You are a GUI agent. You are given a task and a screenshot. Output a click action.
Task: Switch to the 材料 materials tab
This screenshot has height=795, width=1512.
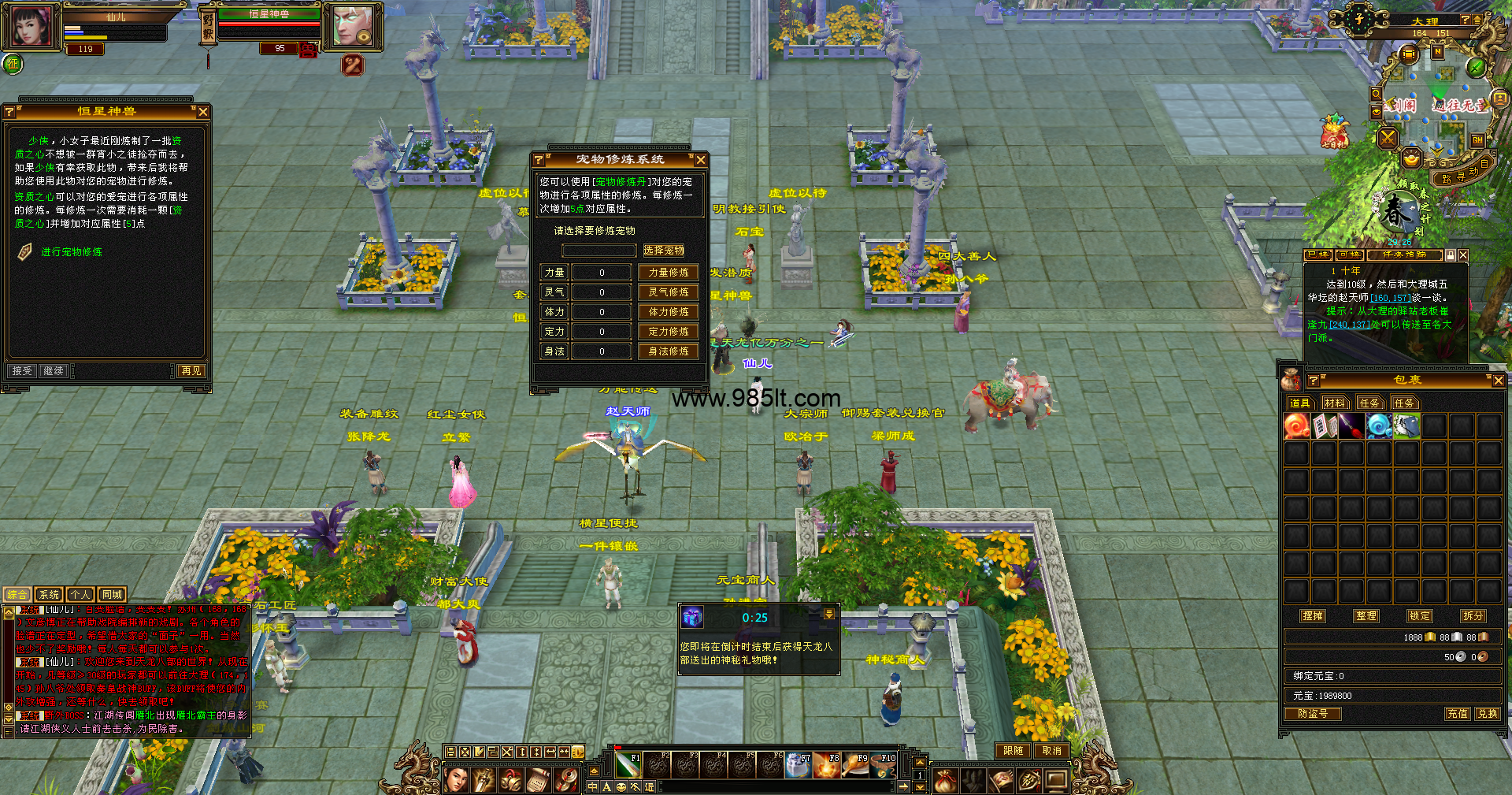[x=1334, y=403]
